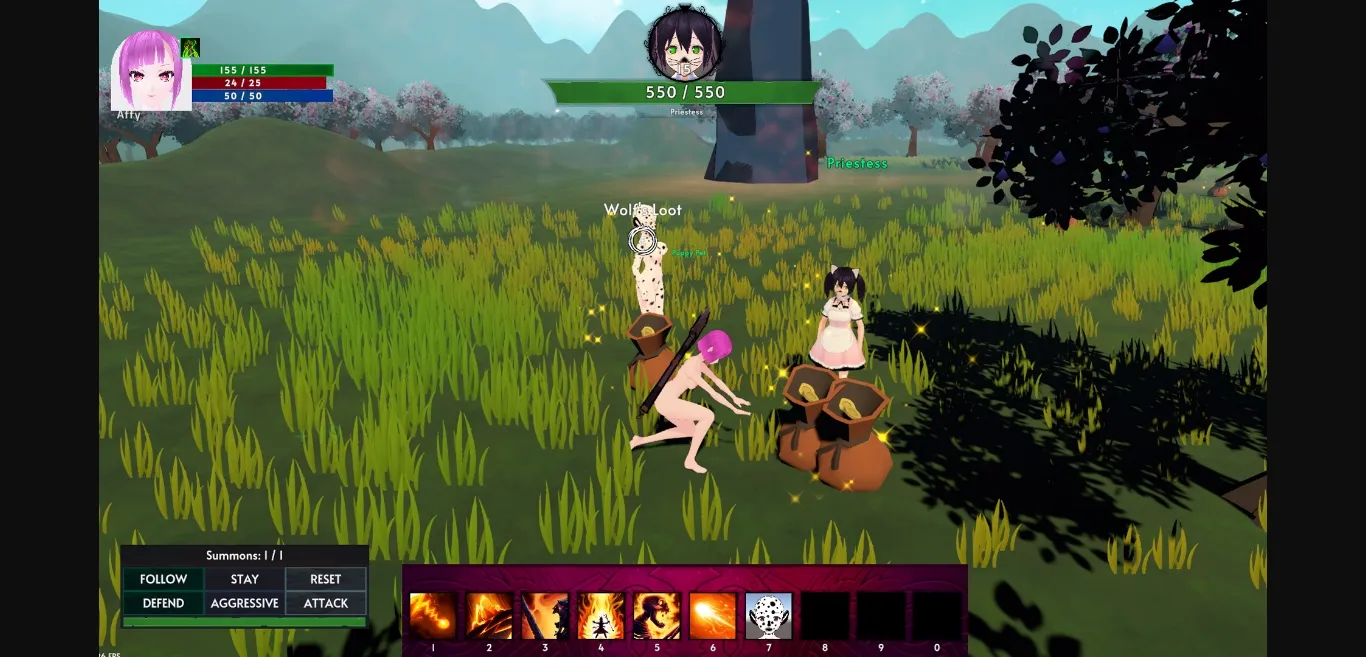The height and width of the screenshot is (657, 1366).
Task: Inspect the green buff icon beside Affy's portrait
Action: coord(190,48)
